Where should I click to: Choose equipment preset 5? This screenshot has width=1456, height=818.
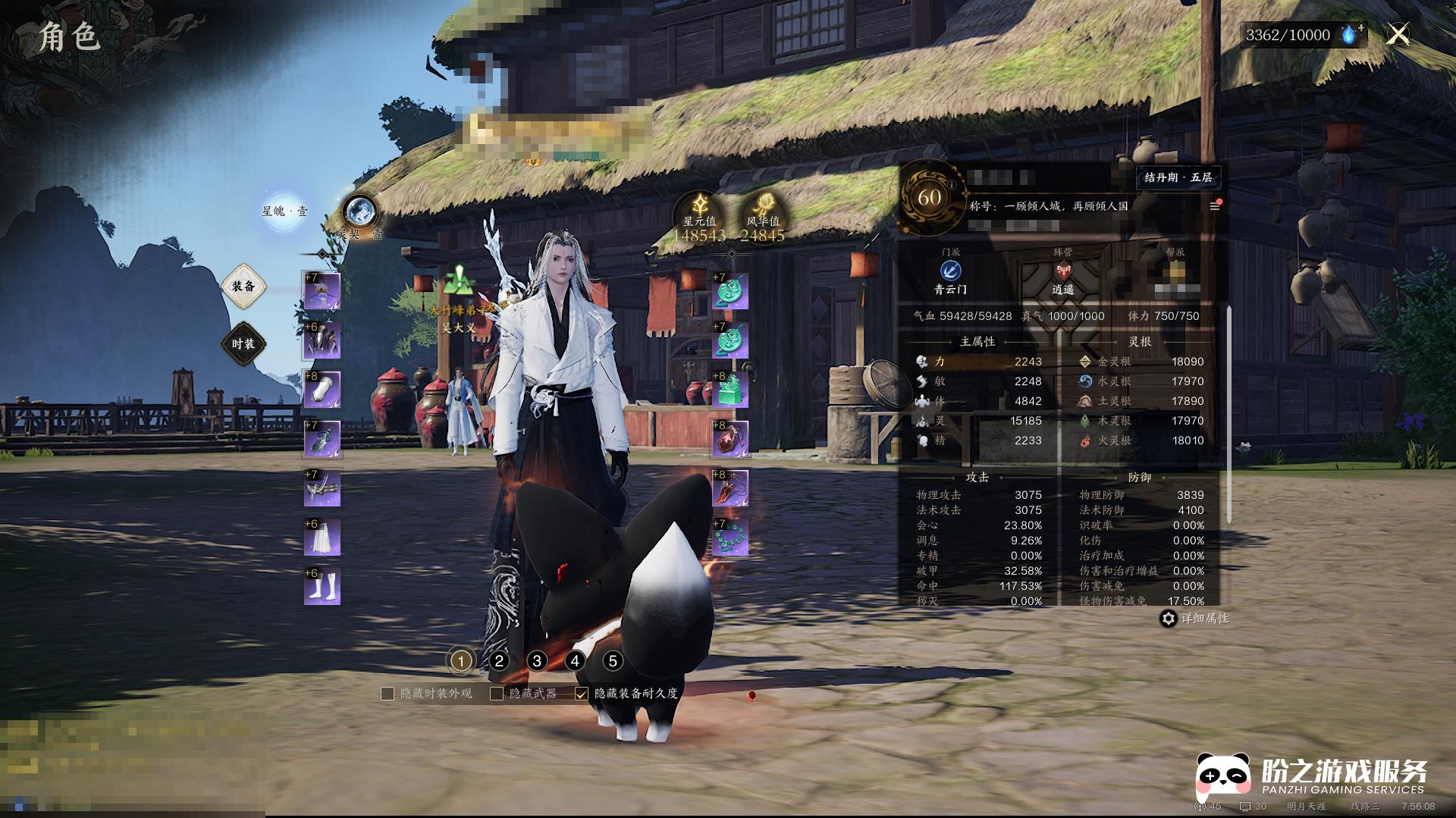613,661
